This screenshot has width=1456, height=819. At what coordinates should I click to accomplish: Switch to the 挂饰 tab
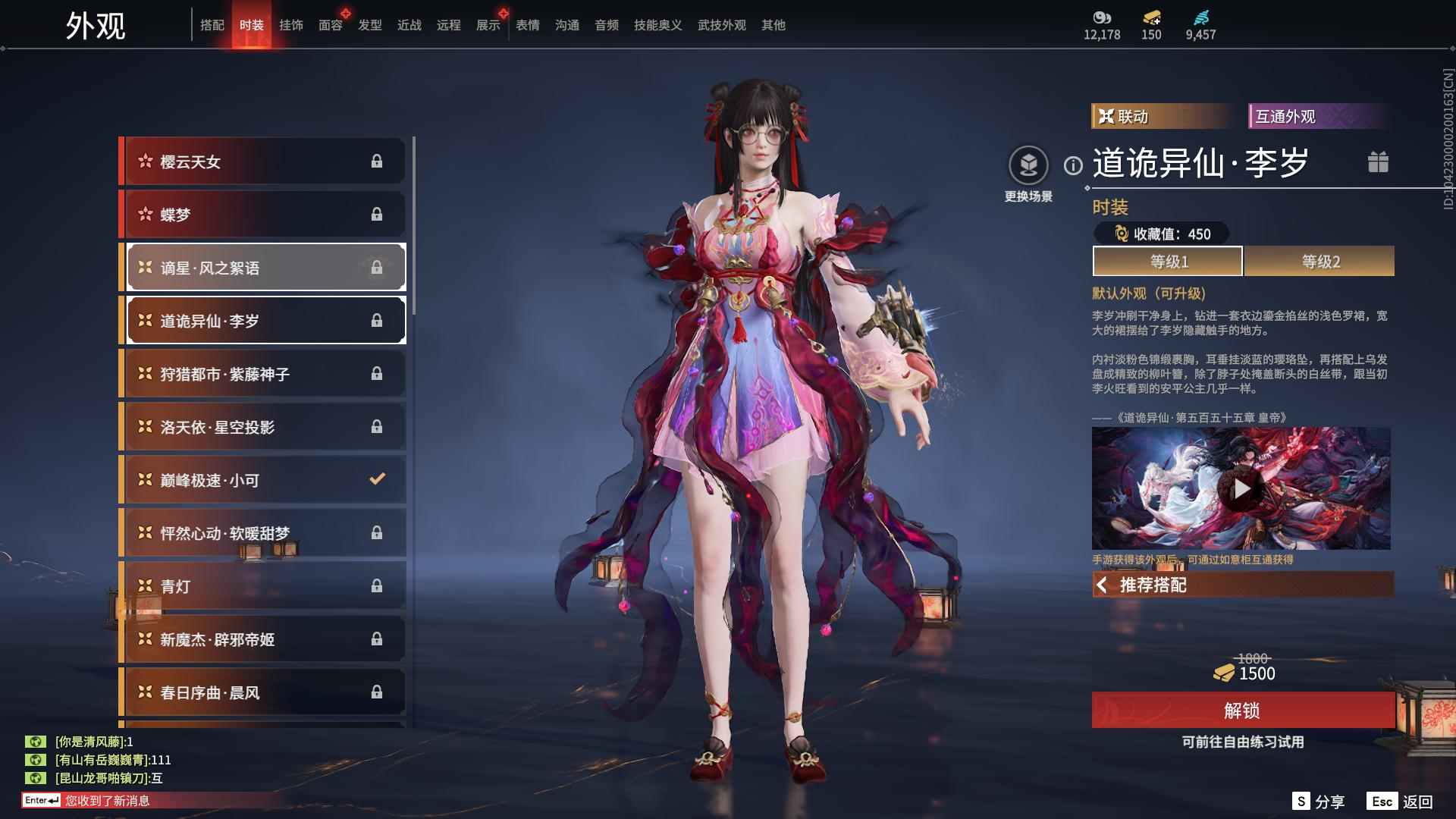[x=291, y=24]
